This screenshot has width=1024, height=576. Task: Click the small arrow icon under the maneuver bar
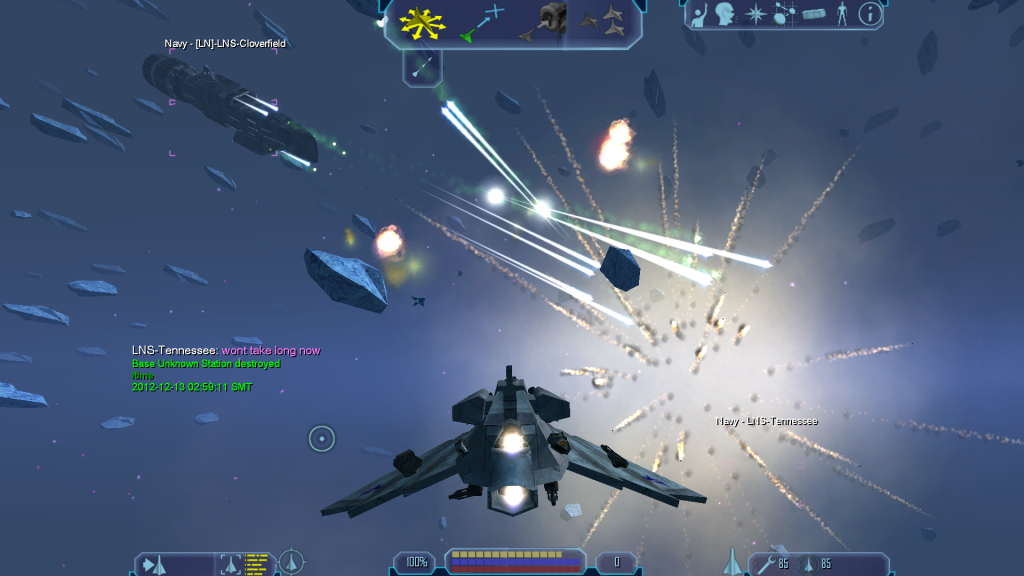pos(422,67)
